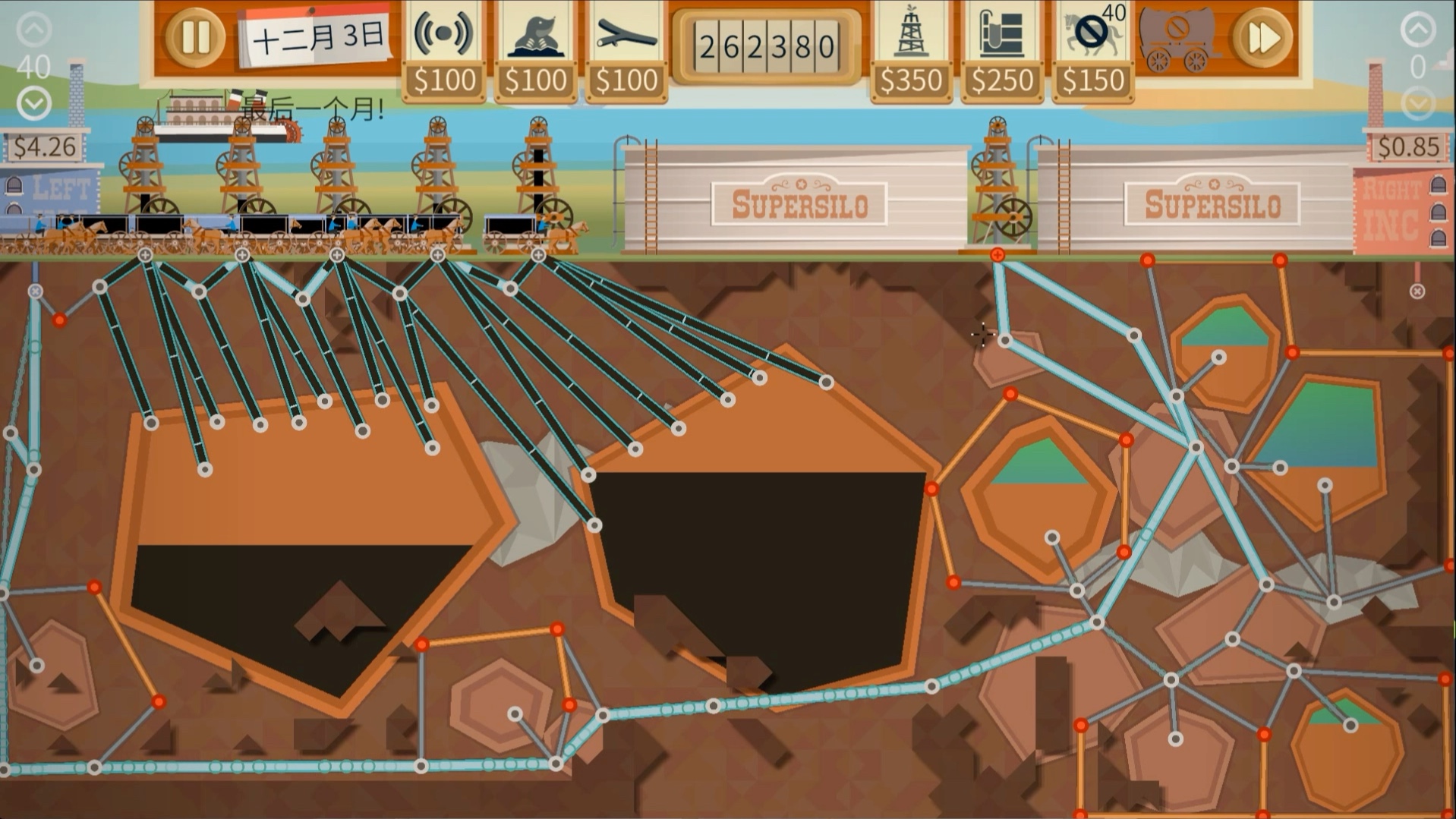Image resolution: width=1456 pixels, height=819 pixels.
Task: Buy the $100 scanner tool
Action: [x=443, y=51]
